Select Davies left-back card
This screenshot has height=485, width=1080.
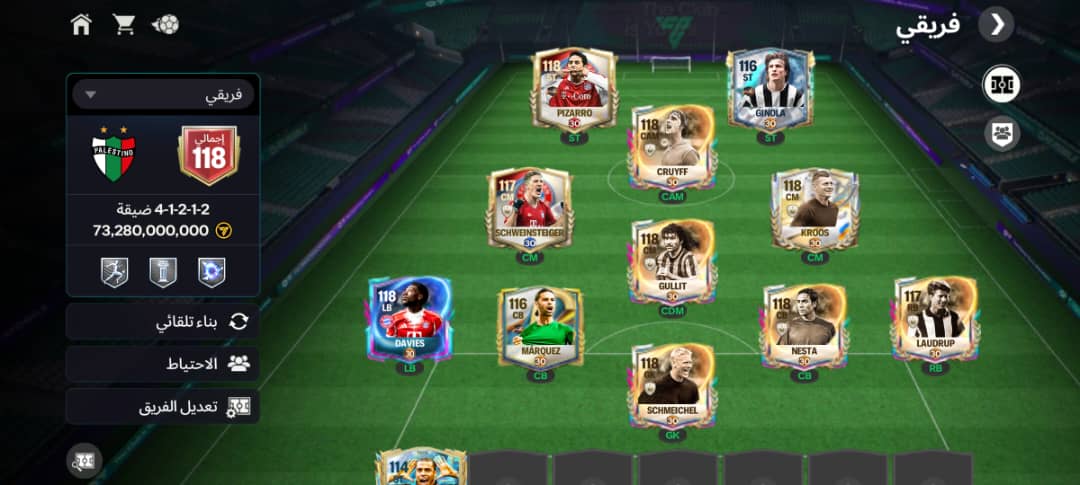click(410, 318)
